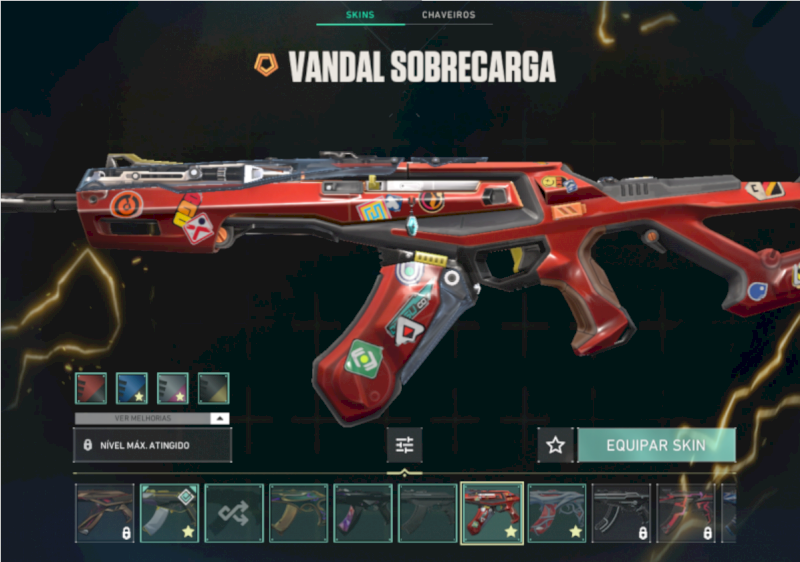Select the red color variant swatch

click(x=91, y=388)
